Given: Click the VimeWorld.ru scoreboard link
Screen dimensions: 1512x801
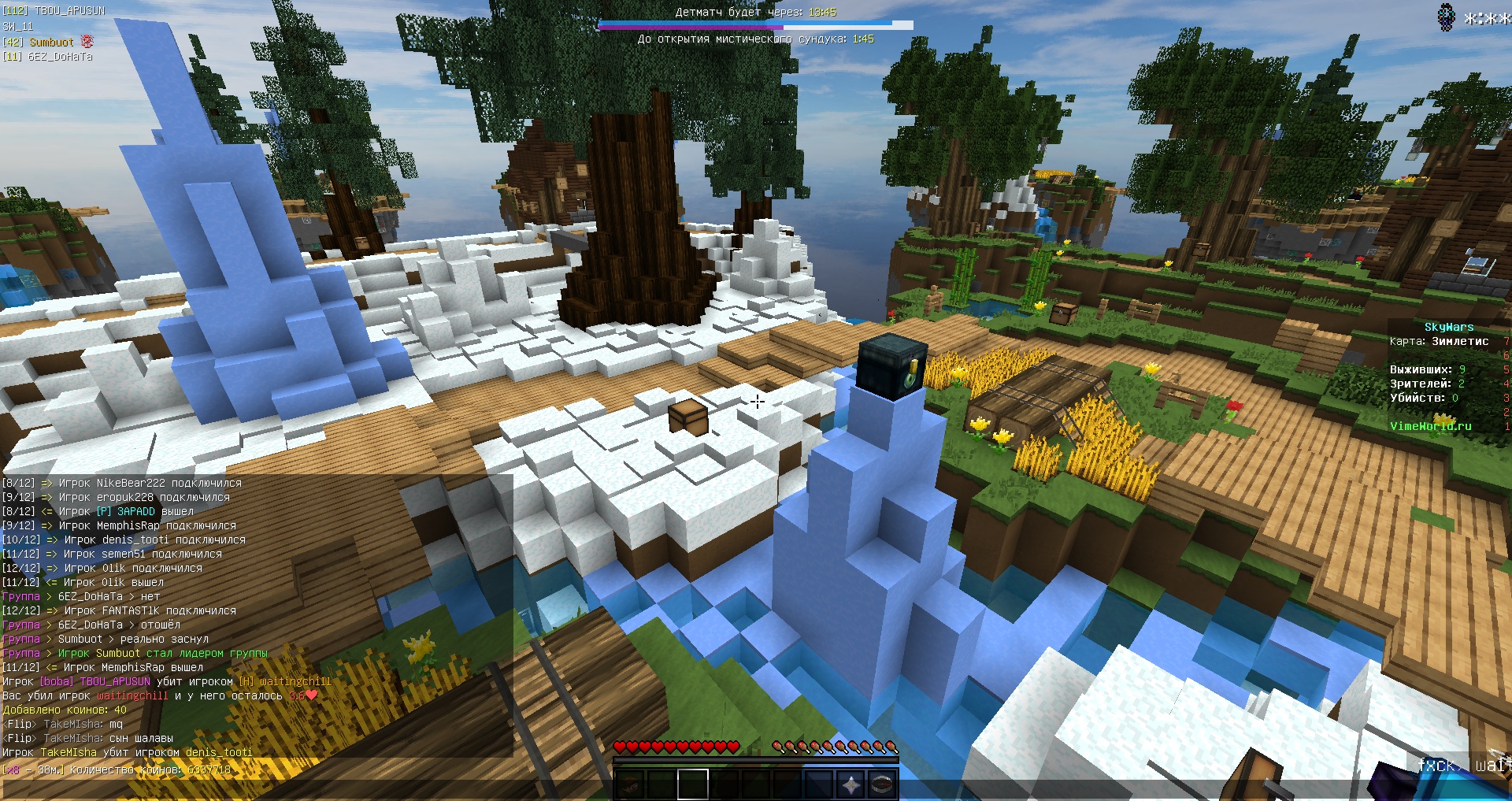Looking at the screenshot, I should (1430, 426).
